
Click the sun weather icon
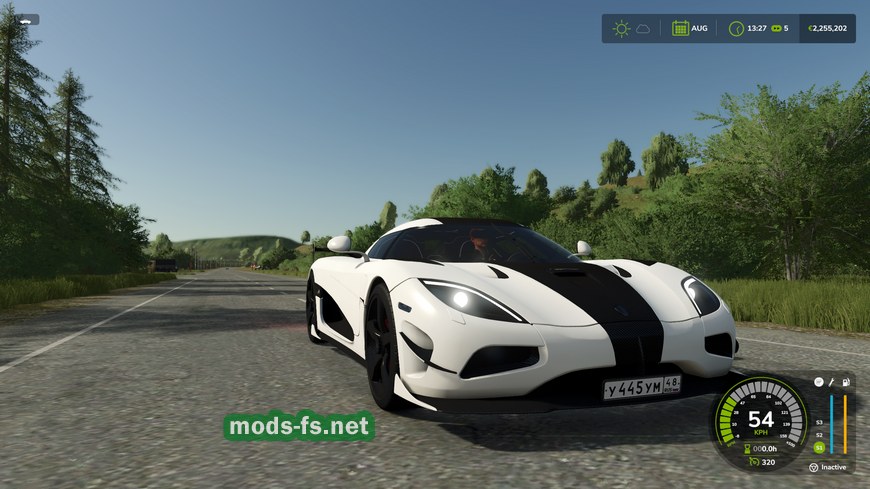pyautogui.click(x=621, y=28)
